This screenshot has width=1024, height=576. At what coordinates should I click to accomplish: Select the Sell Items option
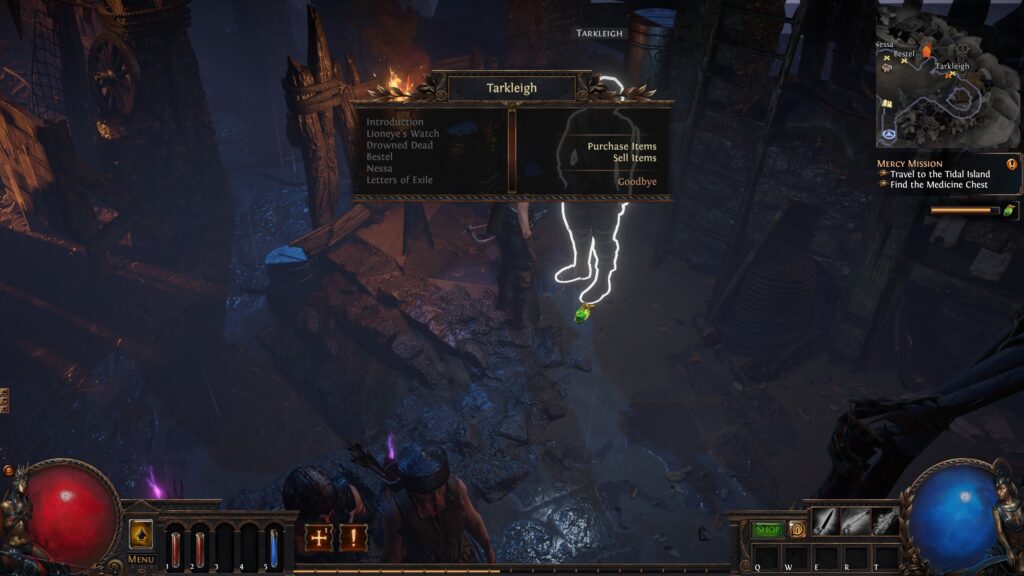[634, 158]
